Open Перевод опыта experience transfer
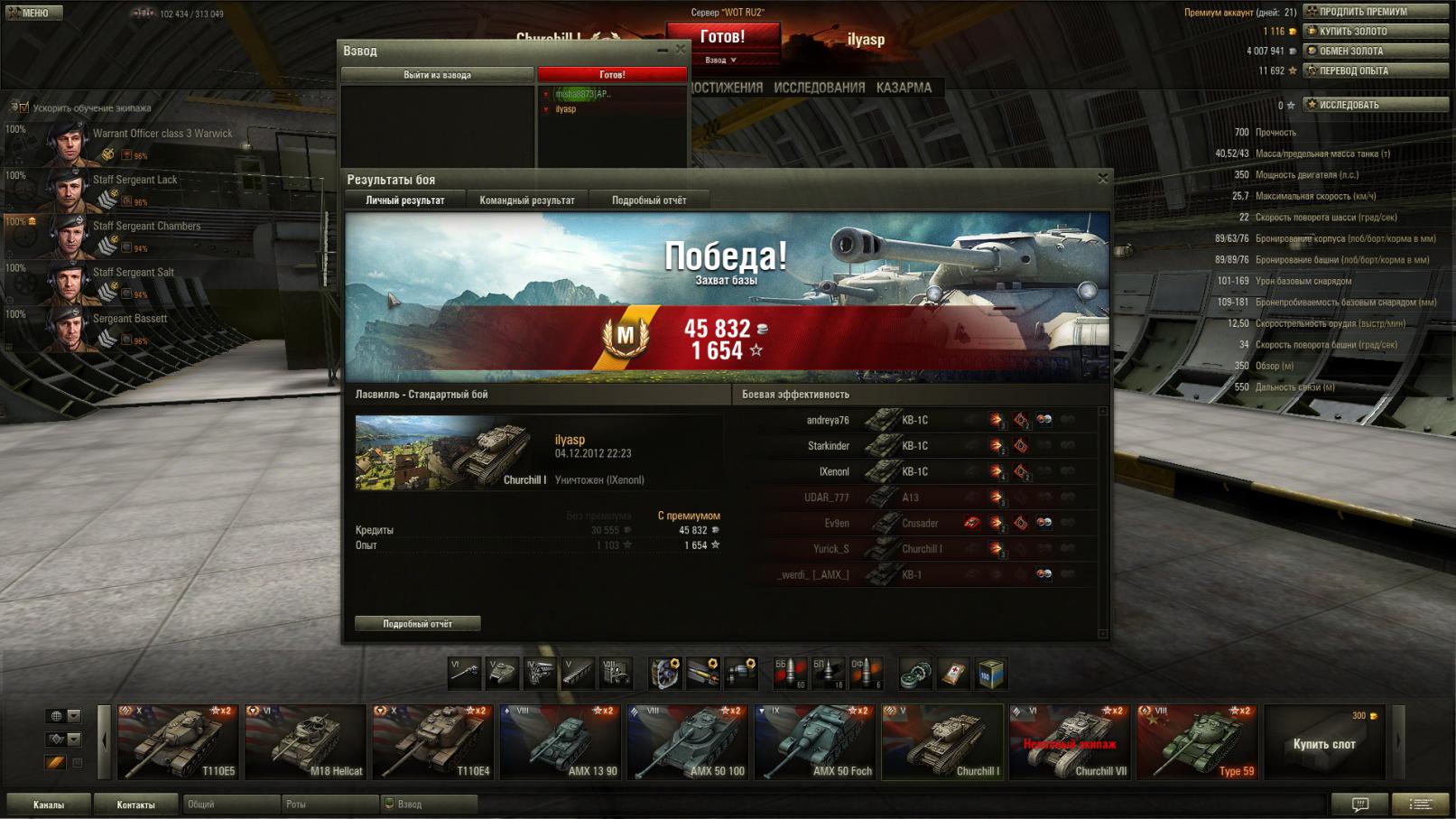 [x=1375, y=71]
